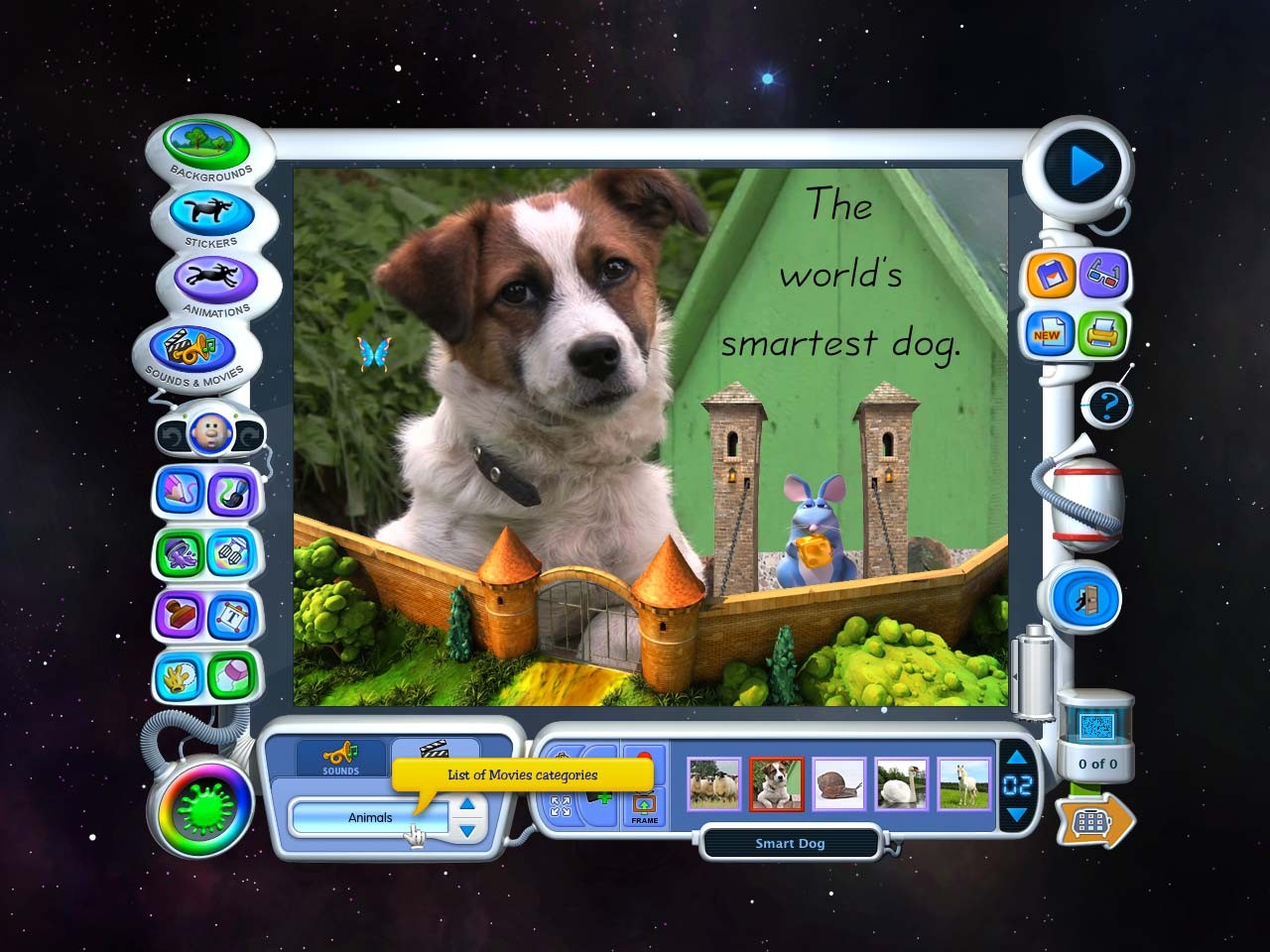Screen dimensions: 1270x952
Task: Open the Animals movie category list
Action: coord(372,816)
